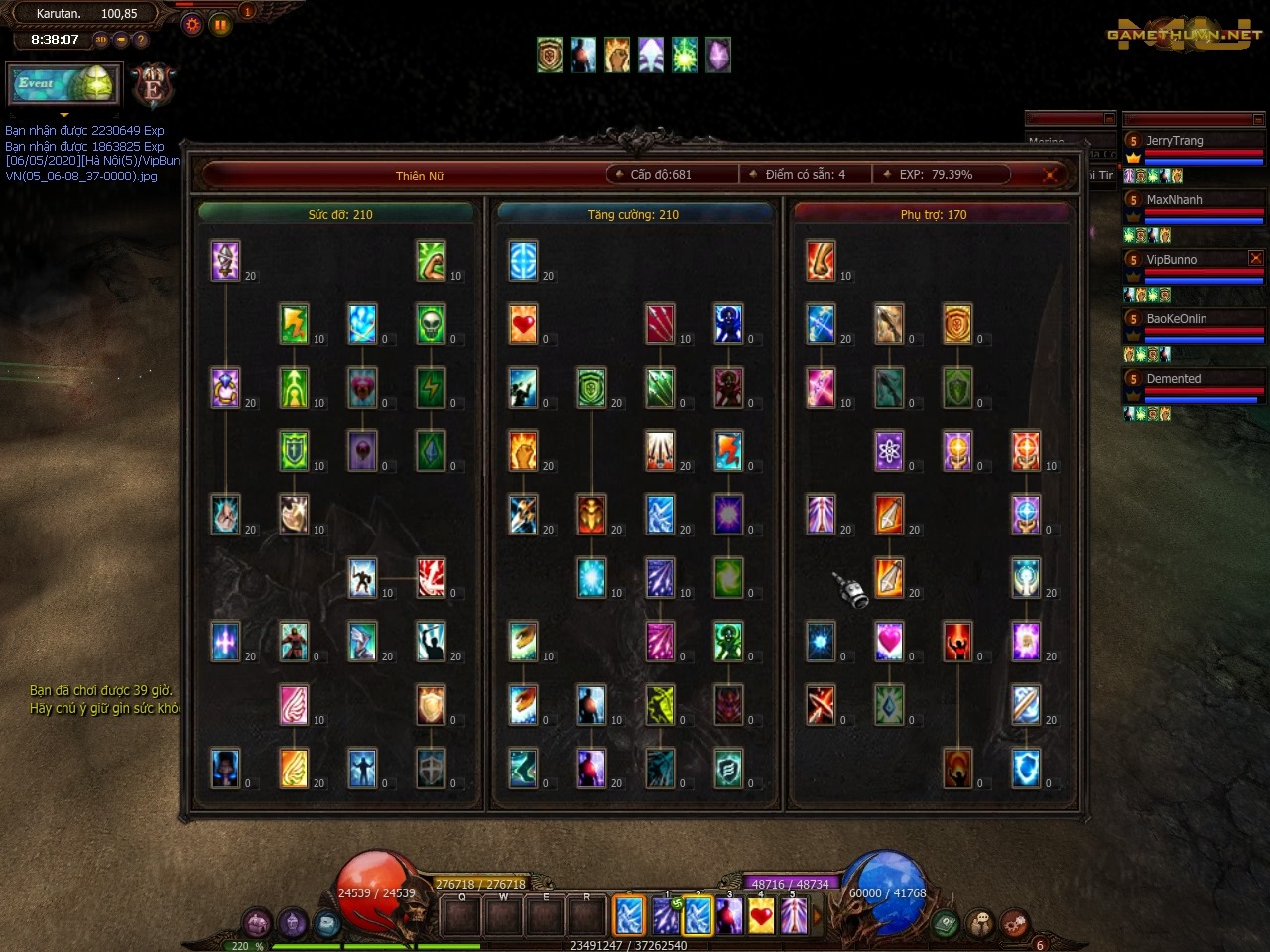Viewport: 1270px width, 952px height.
Task: Select the red heart skill in hotbar slot 4
Action: [x=759, y=915]
